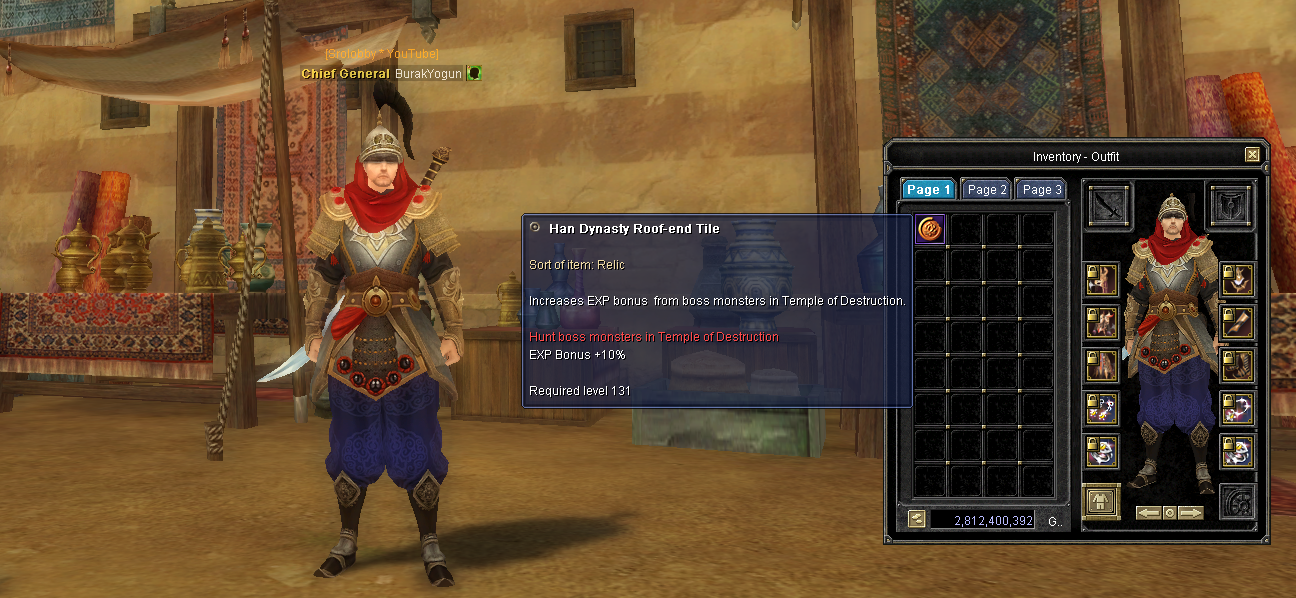Switch to inventory Page 1

(929, 189)
